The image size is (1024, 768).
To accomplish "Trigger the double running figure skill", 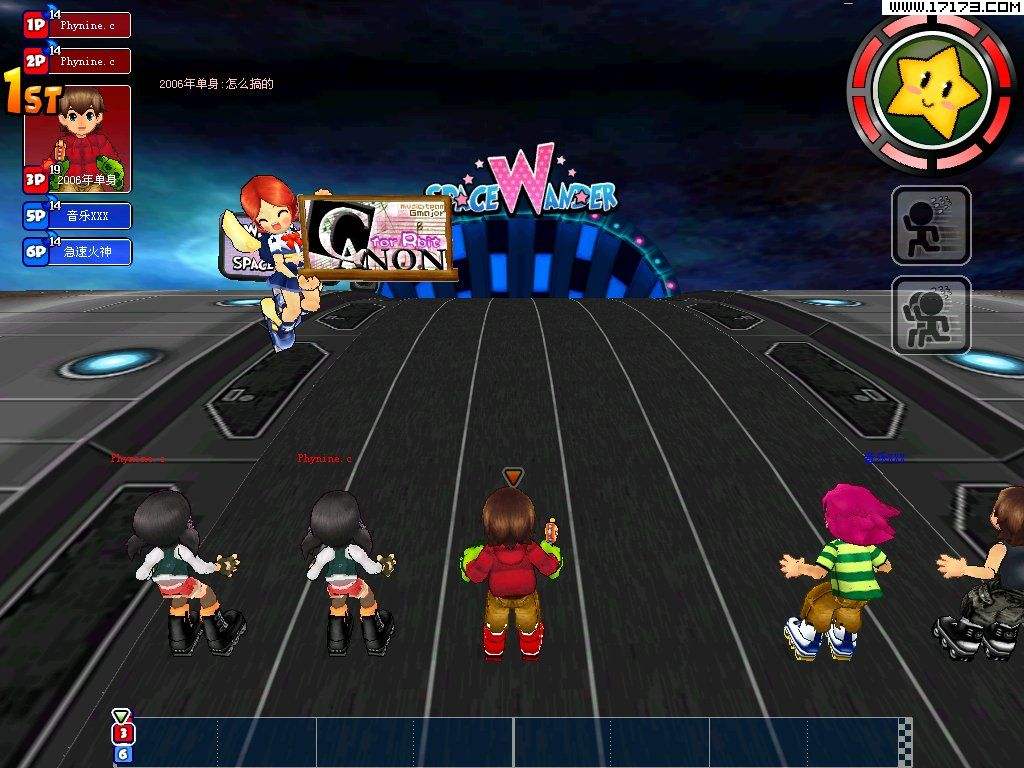I will 931,315.
